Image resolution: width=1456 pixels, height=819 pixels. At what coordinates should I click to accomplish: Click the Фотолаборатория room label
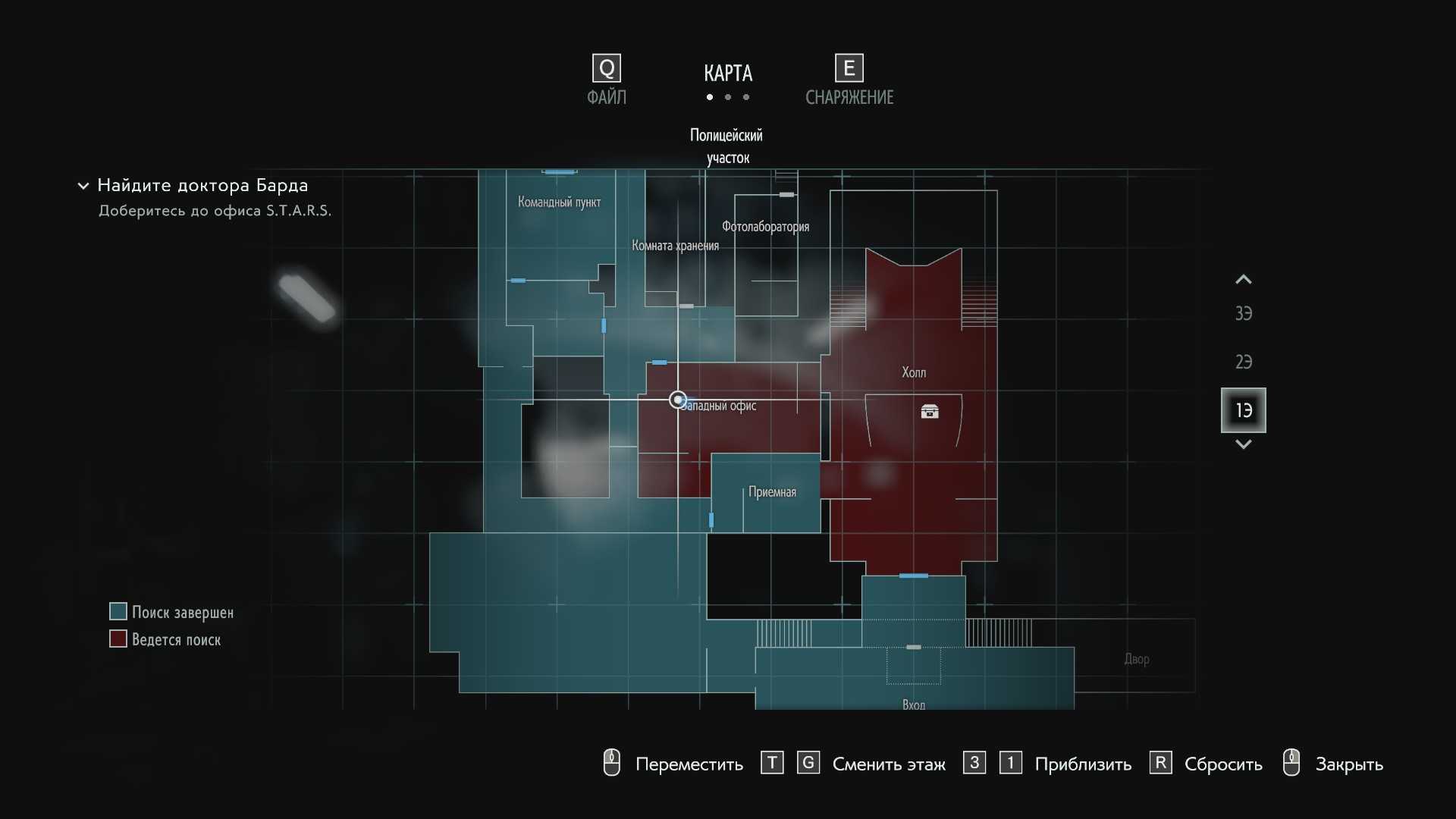pyautogui.click(x=765, y=227)
